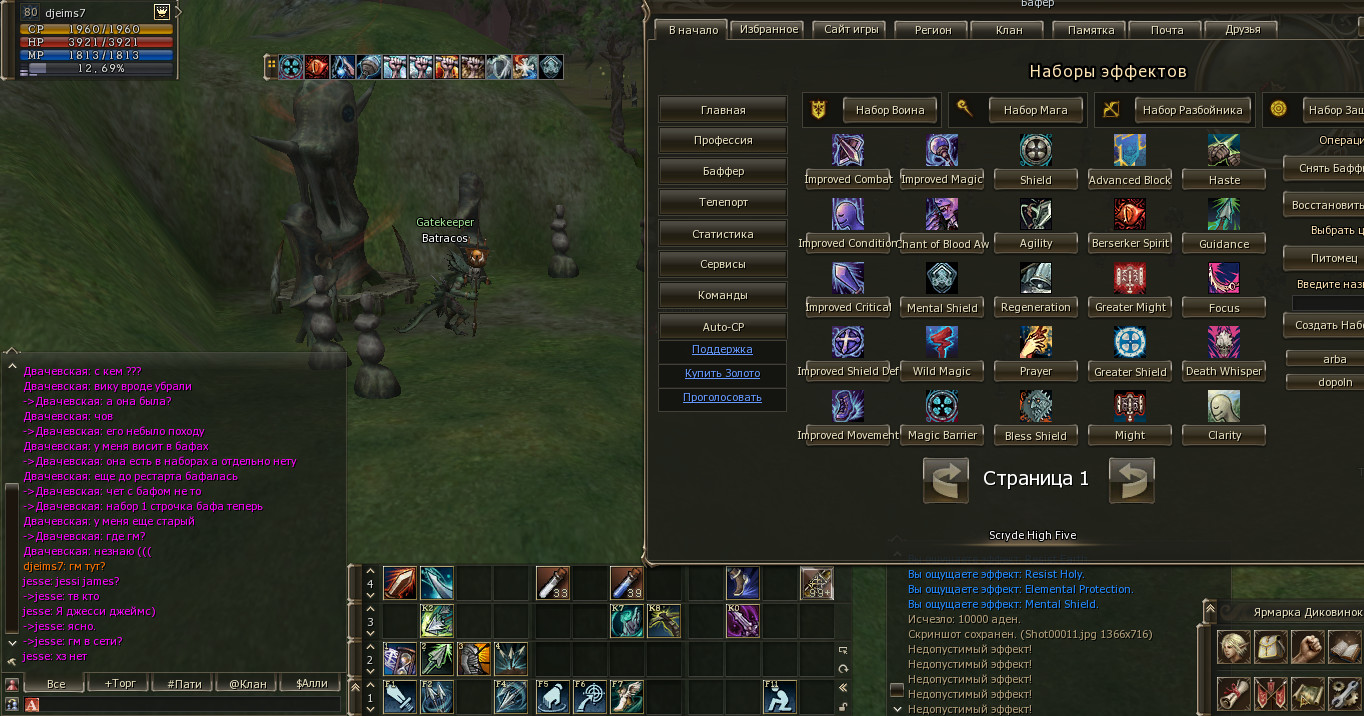Open the Auto-CP menu entry

[723, 327]
